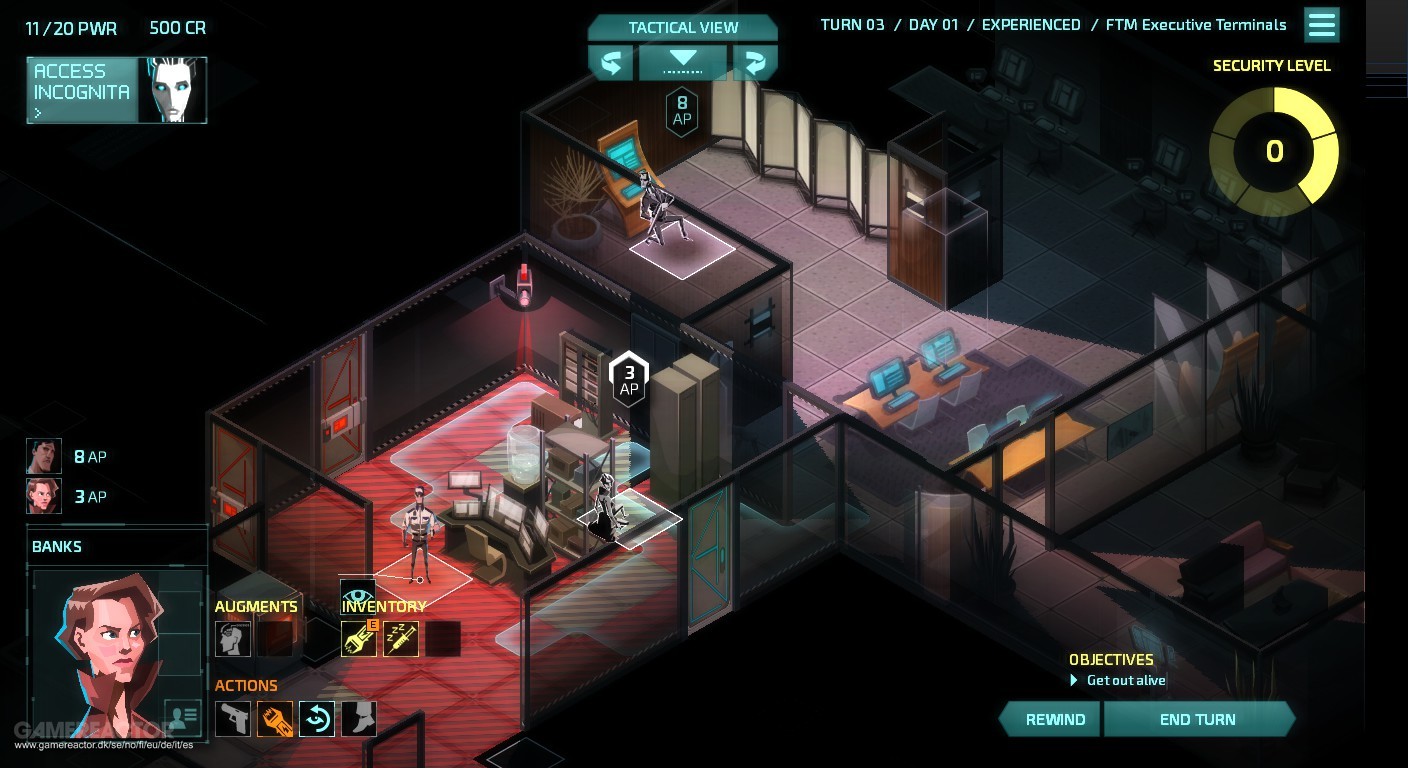Screen dimensions: 1408x768
Task: Select the Banks agent portrait with 3 AP
Action: (x=44, y=496)
